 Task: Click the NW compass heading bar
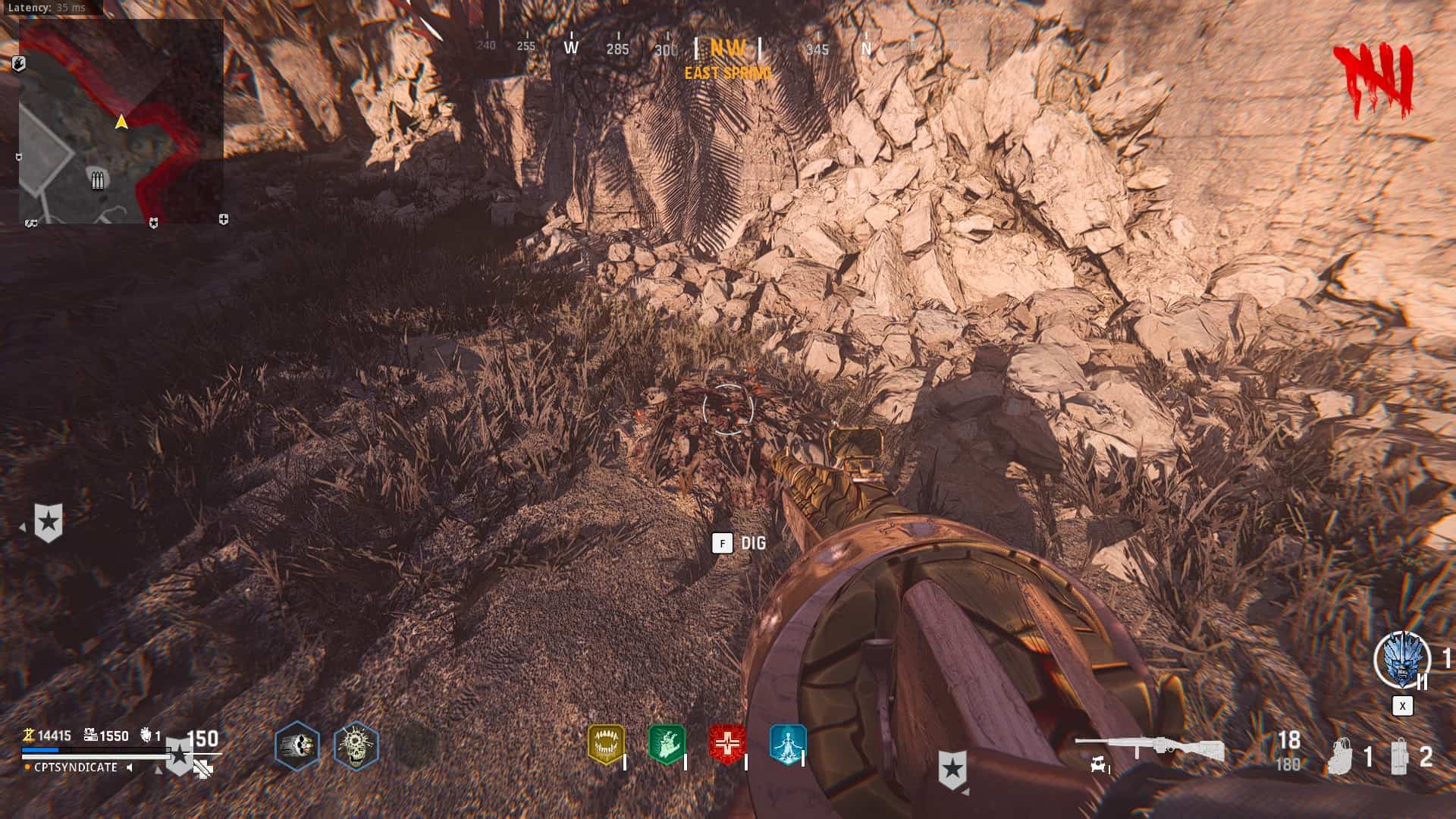pos(728,49)
